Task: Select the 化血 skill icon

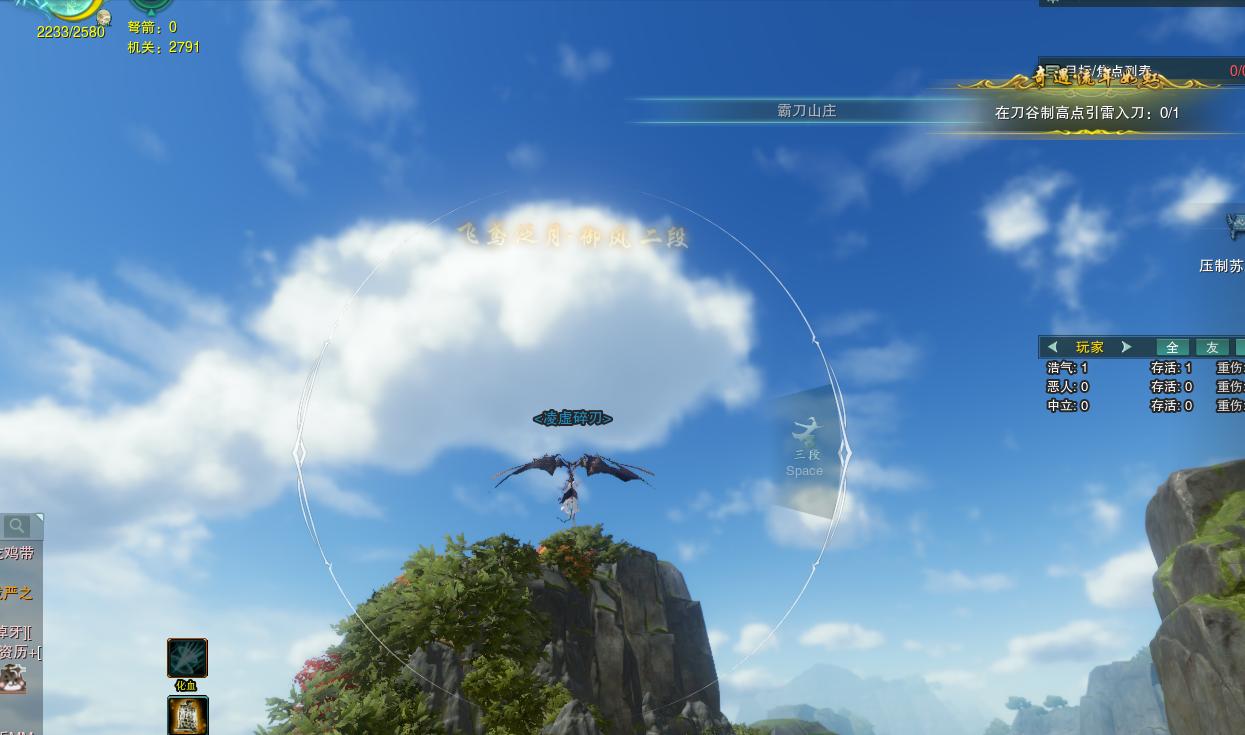Action: point(187,658)
